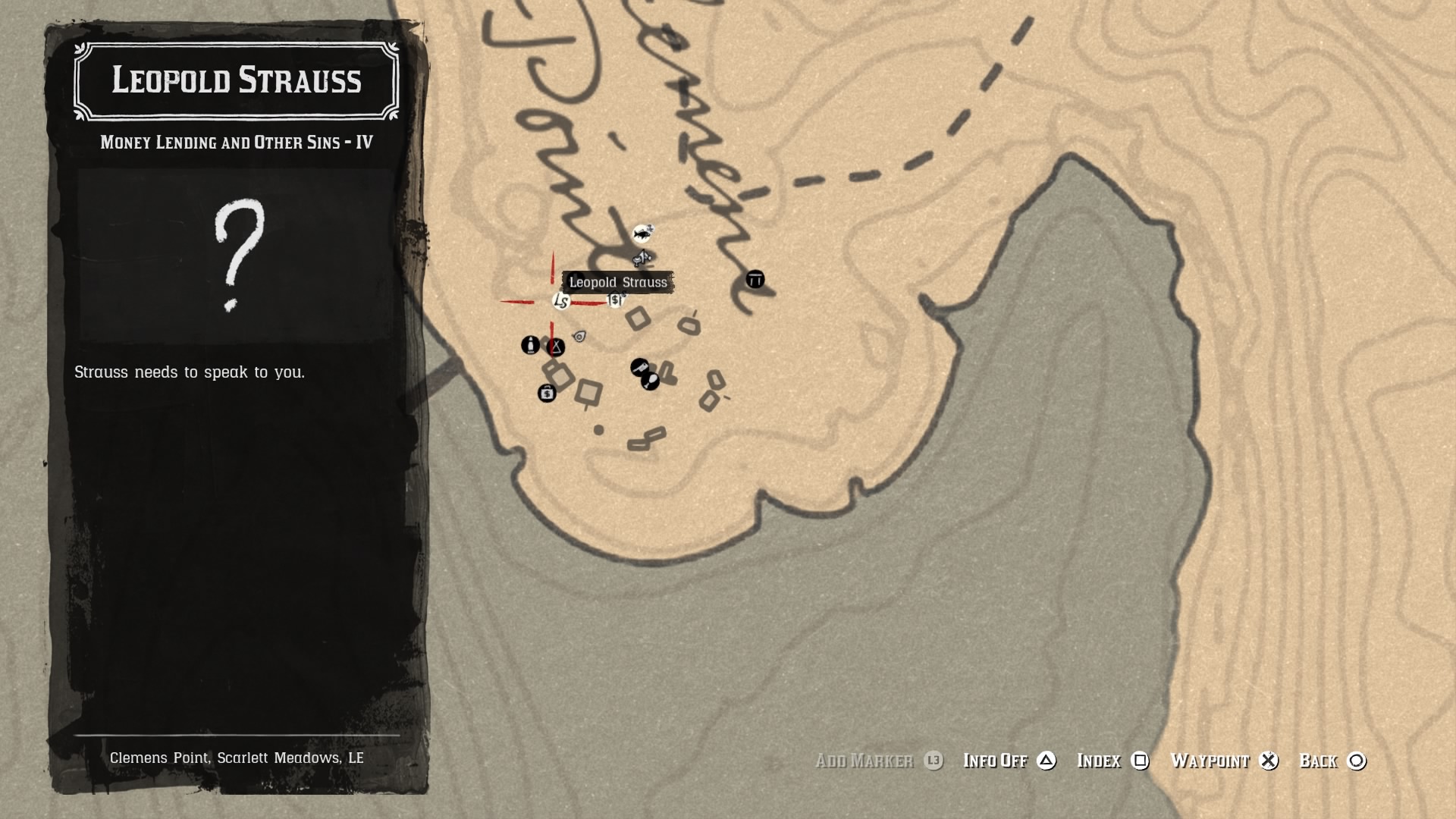Screen dimensions: 1456x819
Task: Select the horse icon below the fishing spot
Action: coord(642,259)
